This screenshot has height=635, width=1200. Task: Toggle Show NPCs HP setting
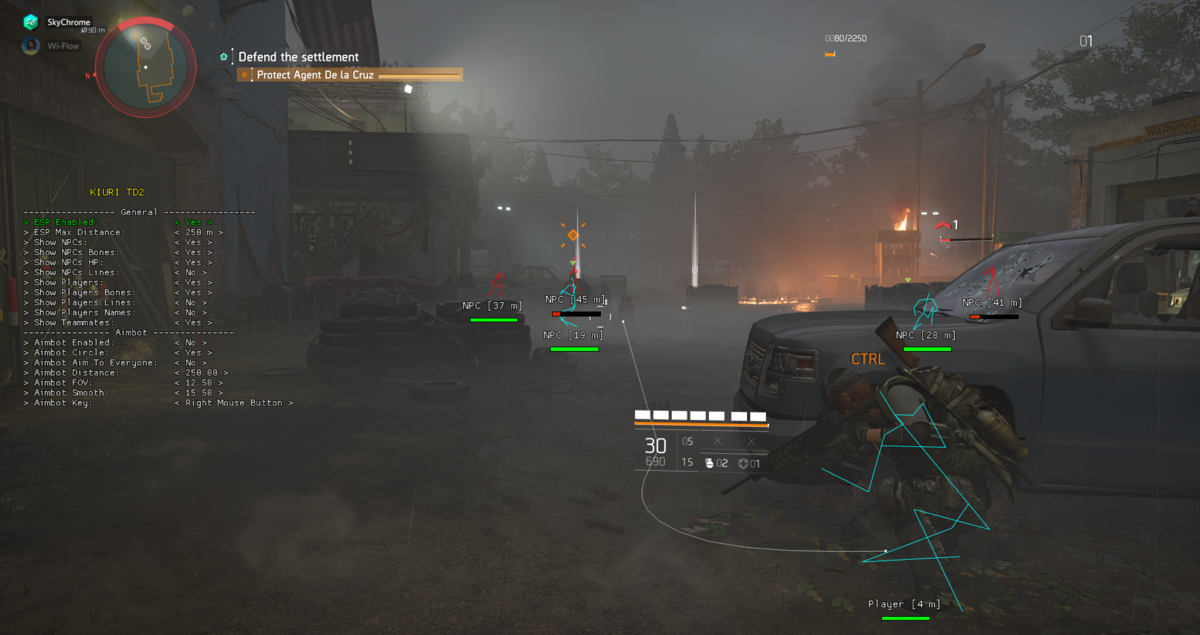click(x=192, y=262)
